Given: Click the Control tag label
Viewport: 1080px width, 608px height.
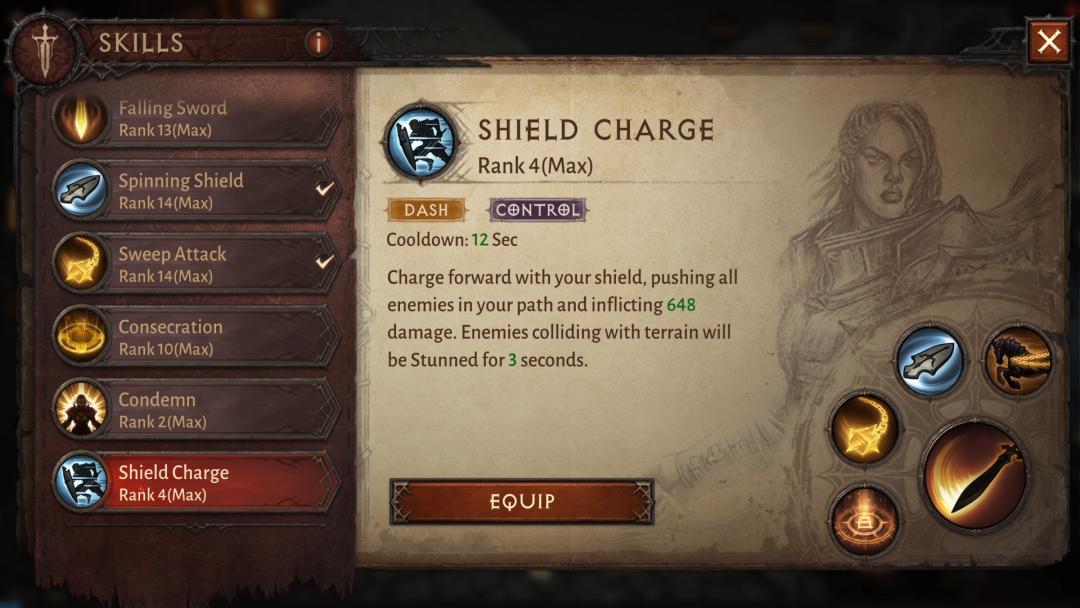Looking at the screenshot, I should click(x=537, y=210).
